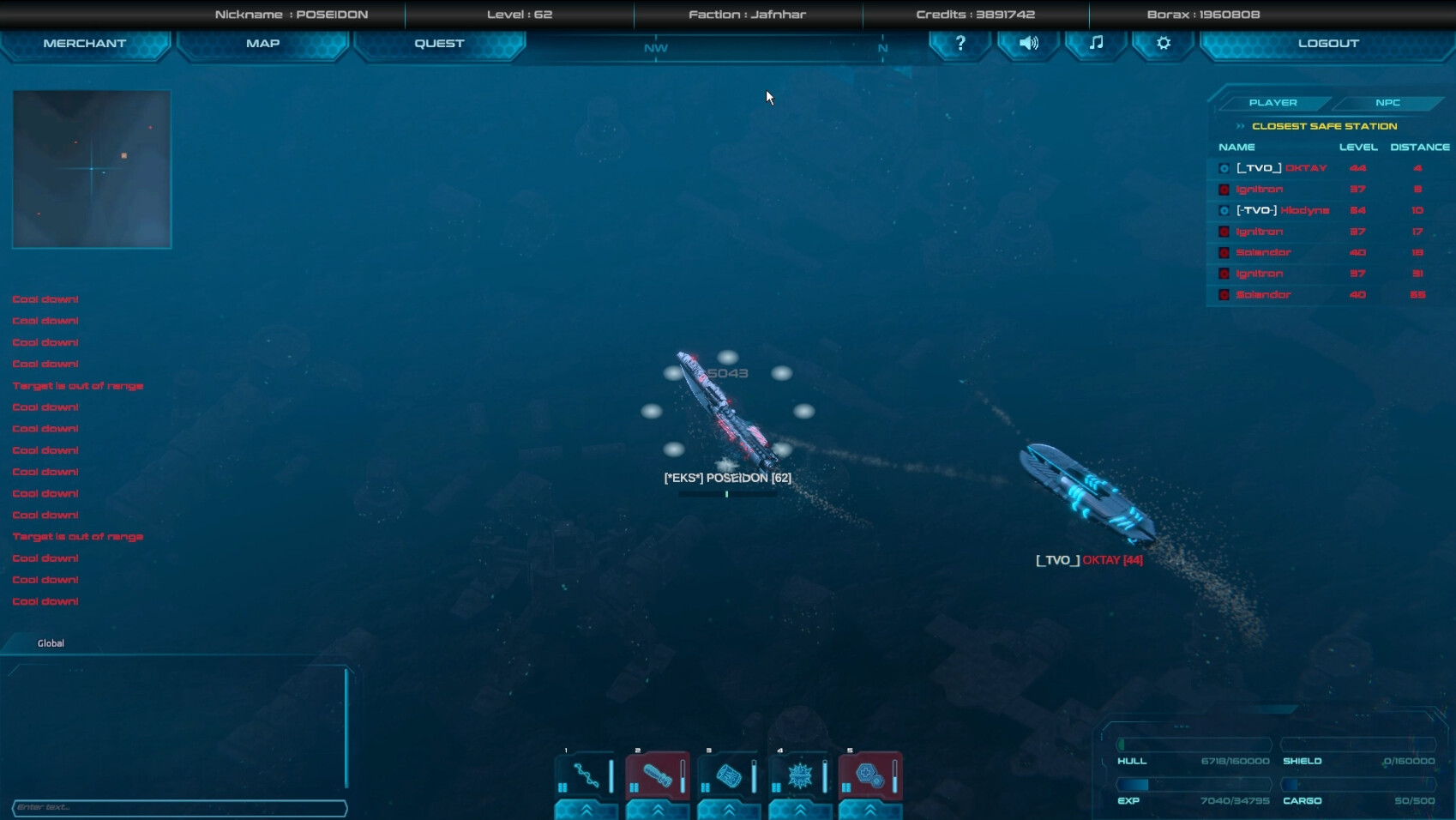This screenshot has height=820, width=1456.
Task: Switch to the NPC tab
Action: (x=1387, y=102)
